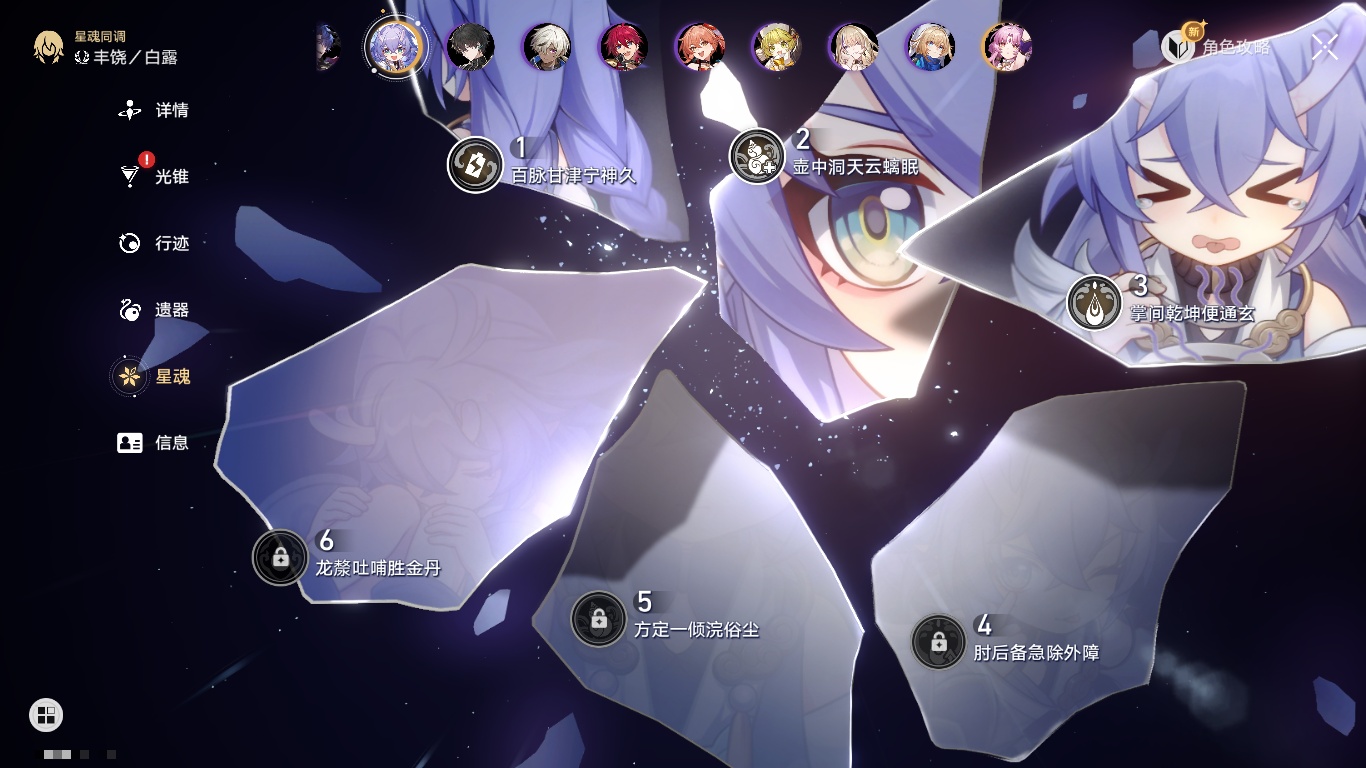
Task: Select eidolon 1 百脉甘津宁神久
Action: 475,164
